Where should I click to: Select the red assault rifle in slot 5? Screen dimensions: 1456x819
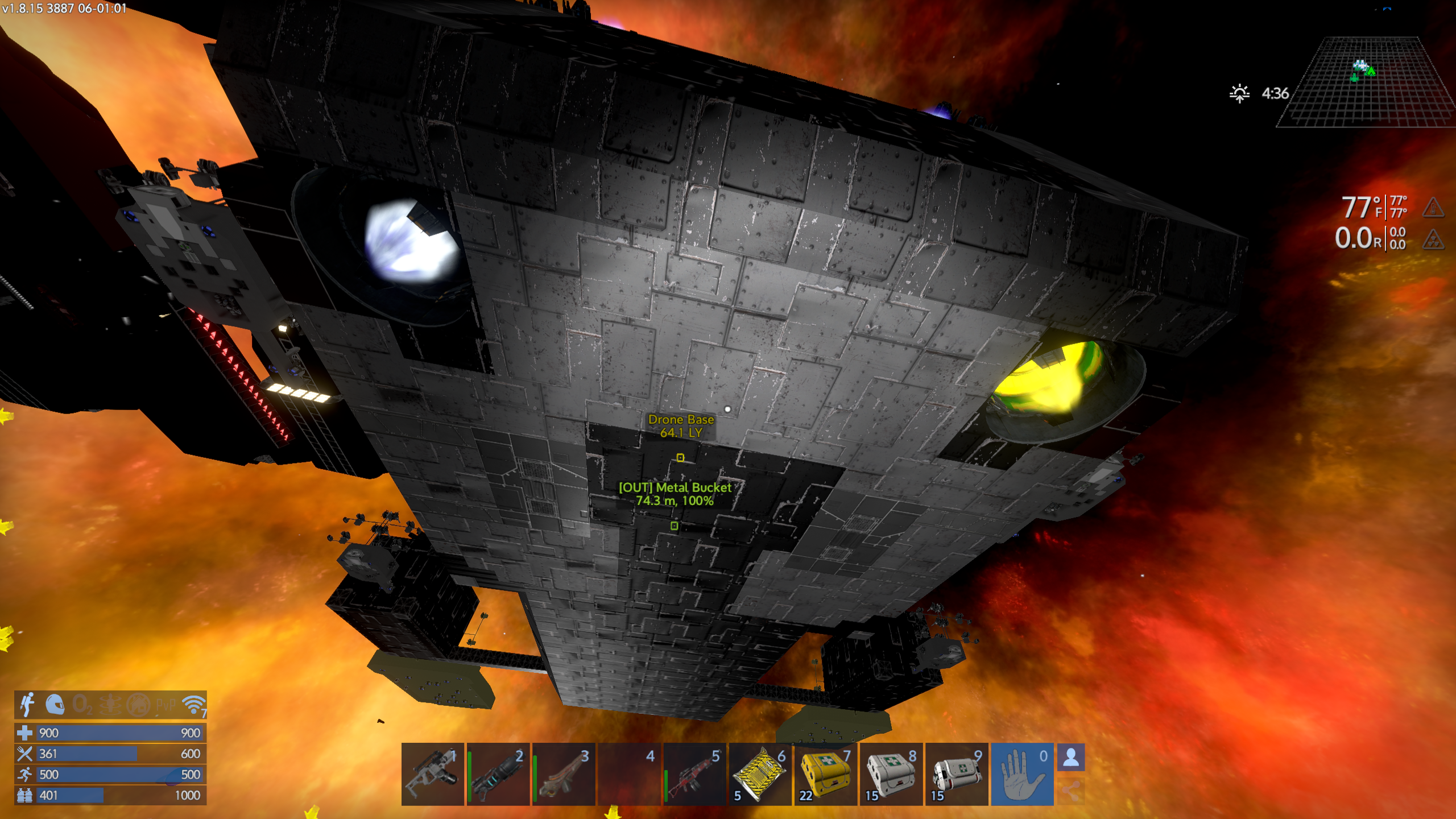pyautogui.click(x=694, y=773)
